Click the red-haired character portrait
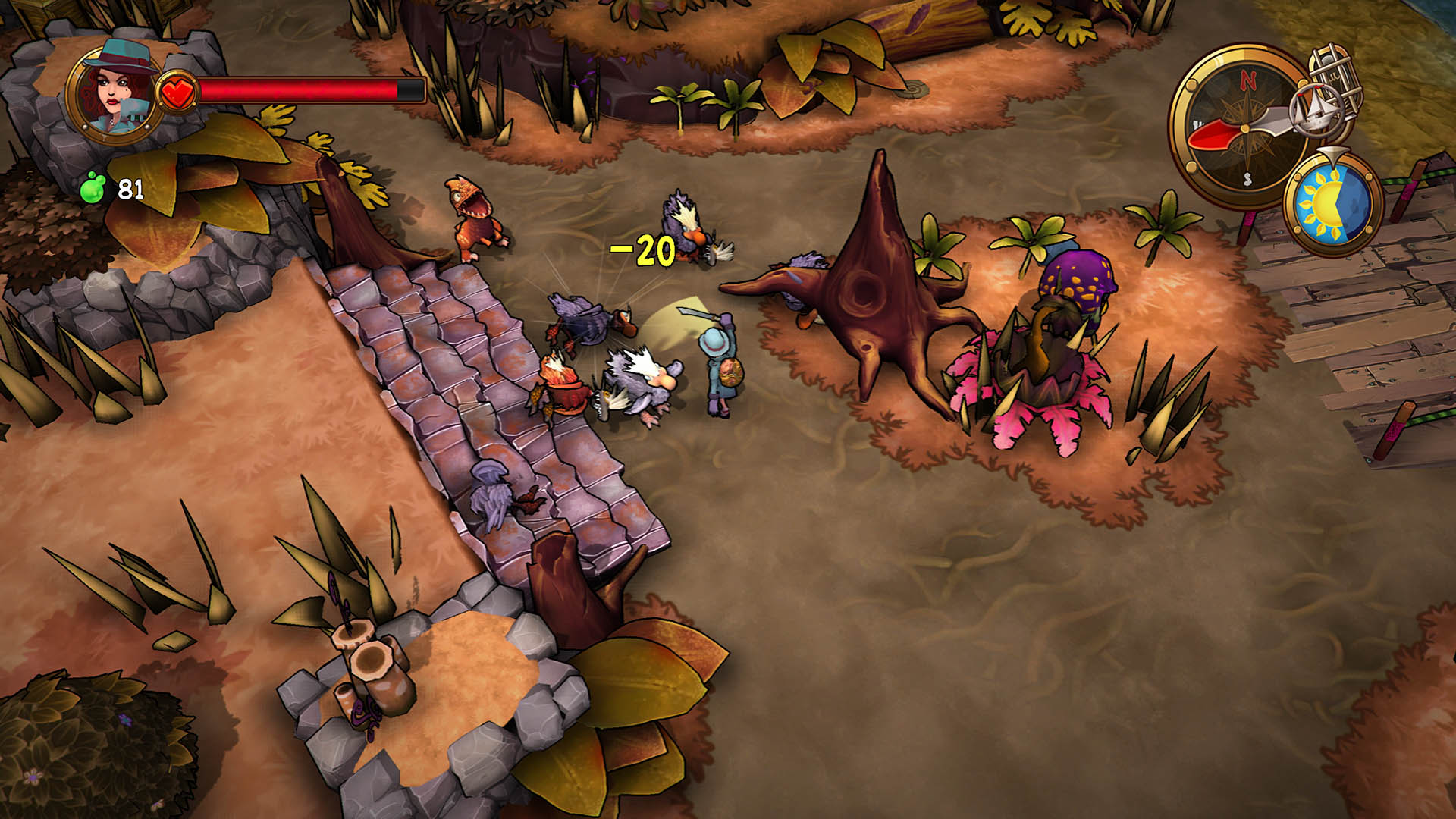This screenshot has width=1456, height=819. pos(114,93)
